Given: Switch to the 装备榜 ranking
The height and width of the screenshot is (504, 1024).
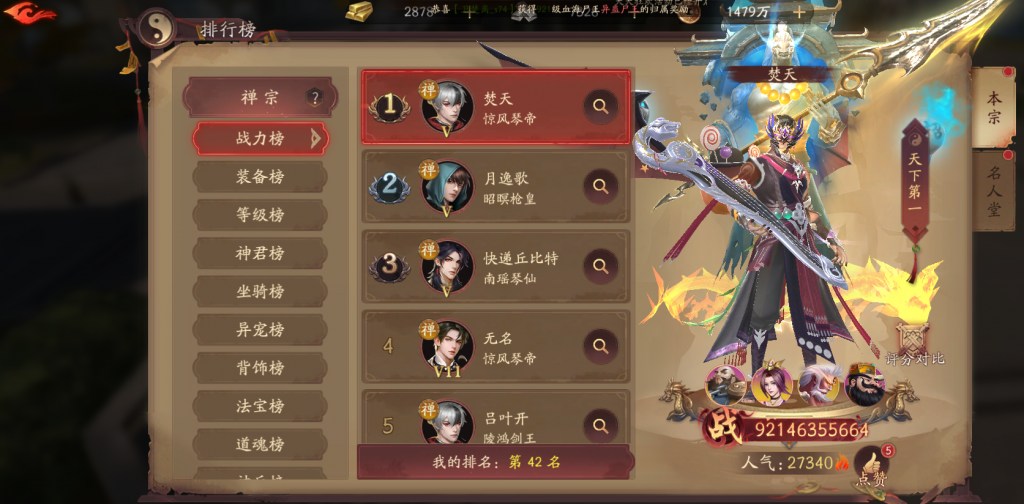Looking at the screenshot, I should click(x=260, y=177).
